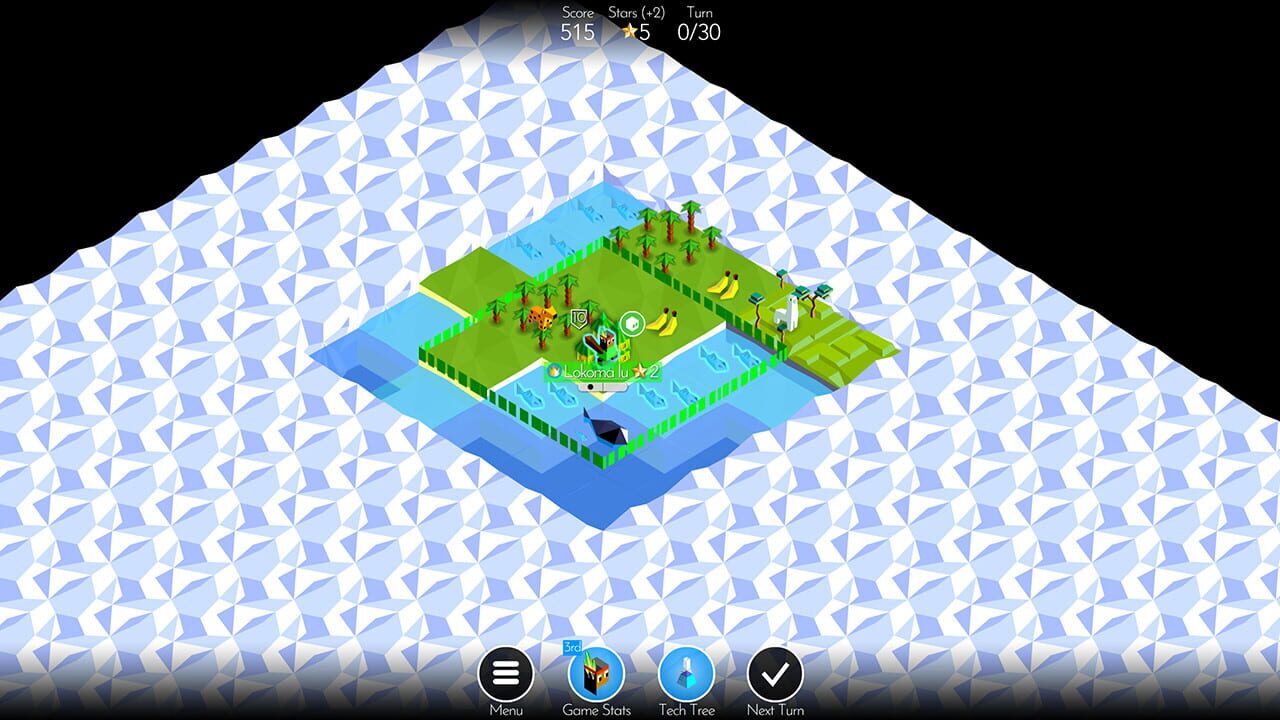Screen dimensions: 1280x720
Task: Click the shield badge showing 10
Action: click(x=579, y=317)
